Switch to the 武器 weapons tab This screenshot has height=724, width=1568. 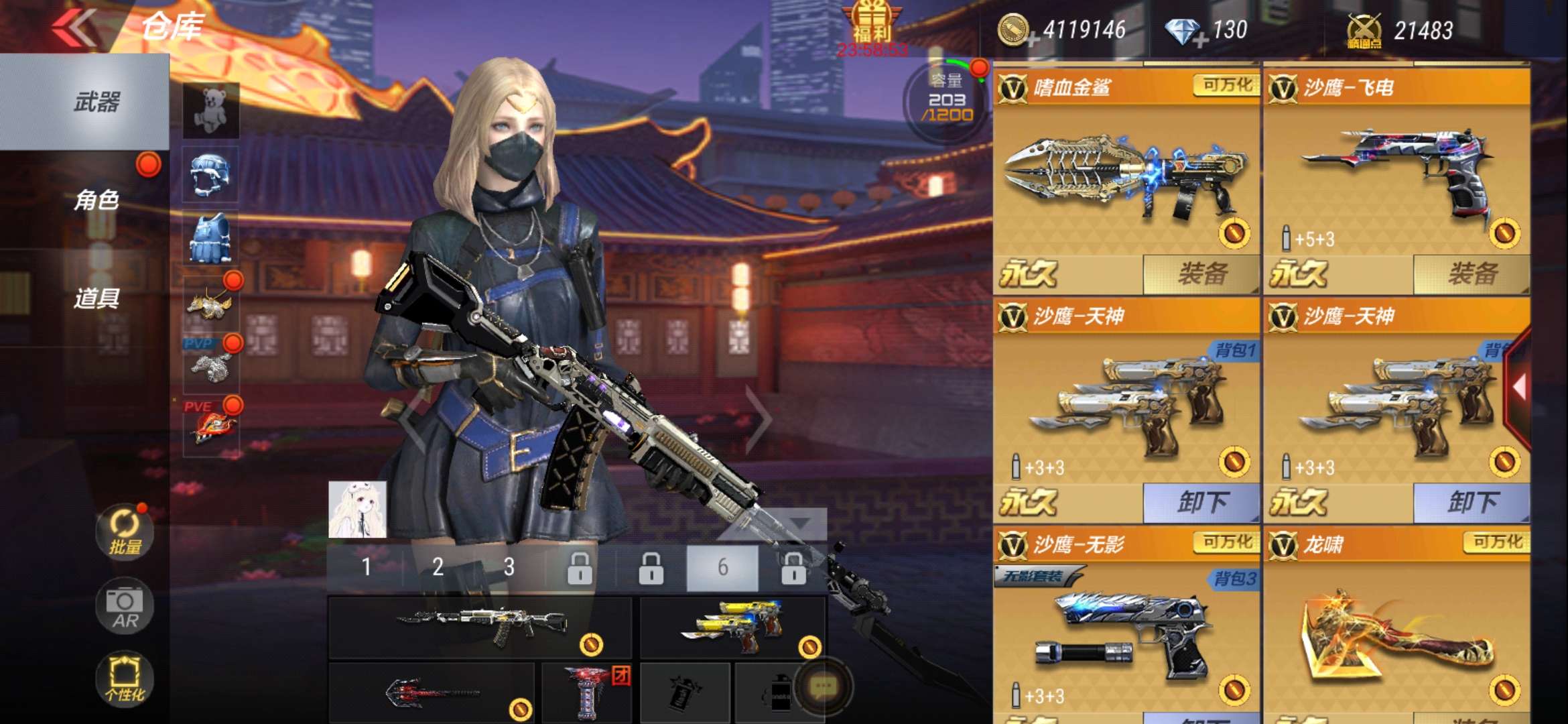pos(96,102)
